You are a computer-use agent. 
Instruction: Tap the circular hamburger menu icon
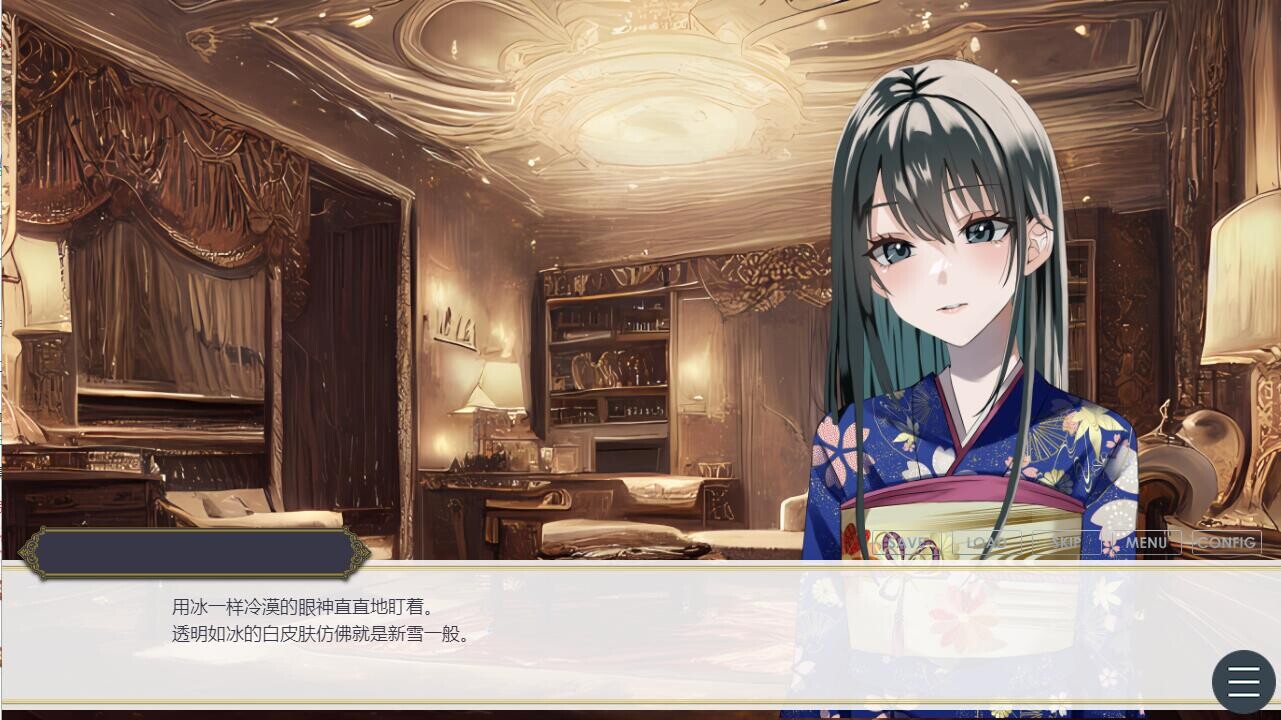click(x=1242, y=680)
